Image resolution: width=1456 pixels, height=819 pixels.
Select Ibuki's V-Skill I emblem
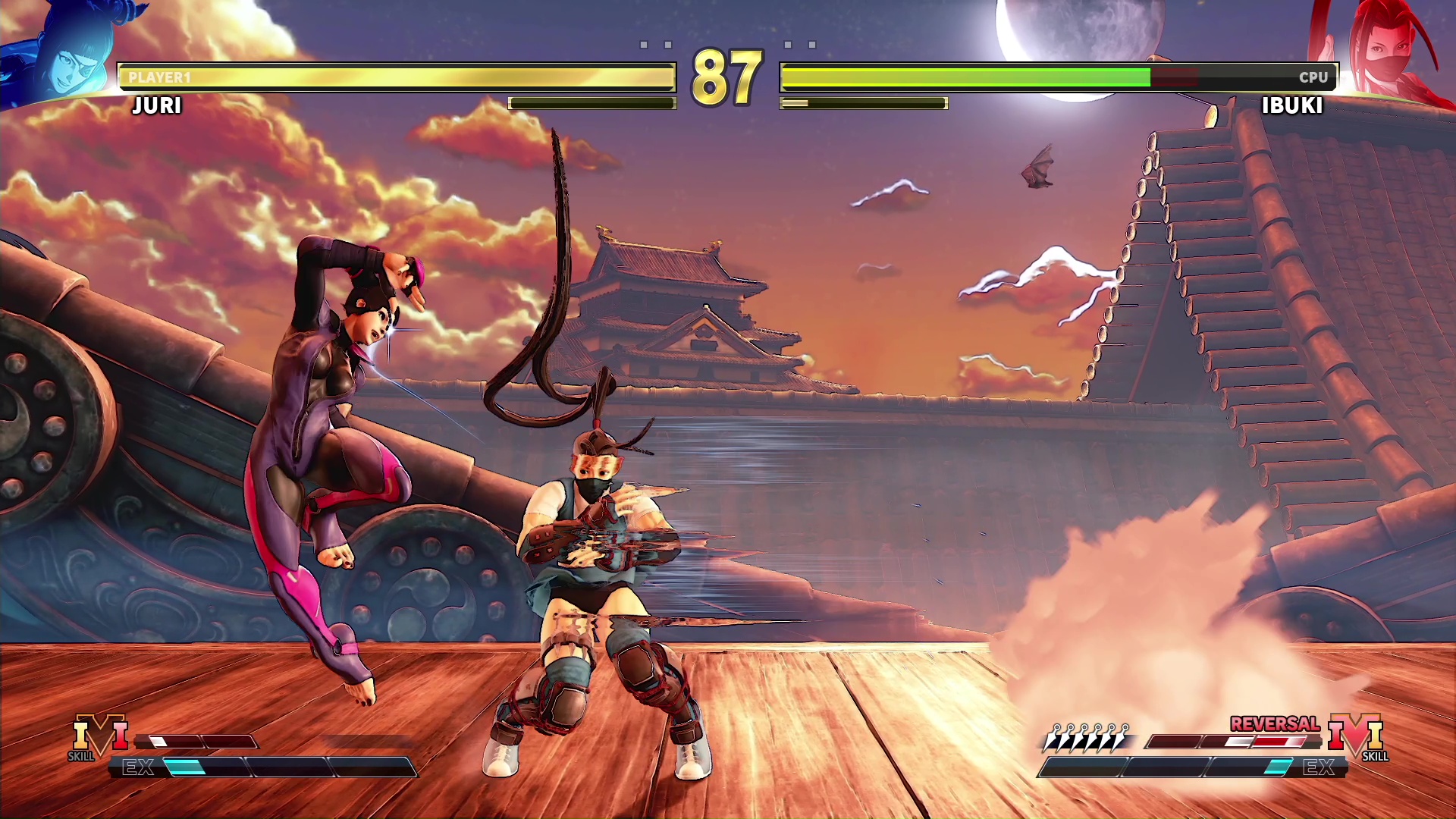(x=1356, y=735)
